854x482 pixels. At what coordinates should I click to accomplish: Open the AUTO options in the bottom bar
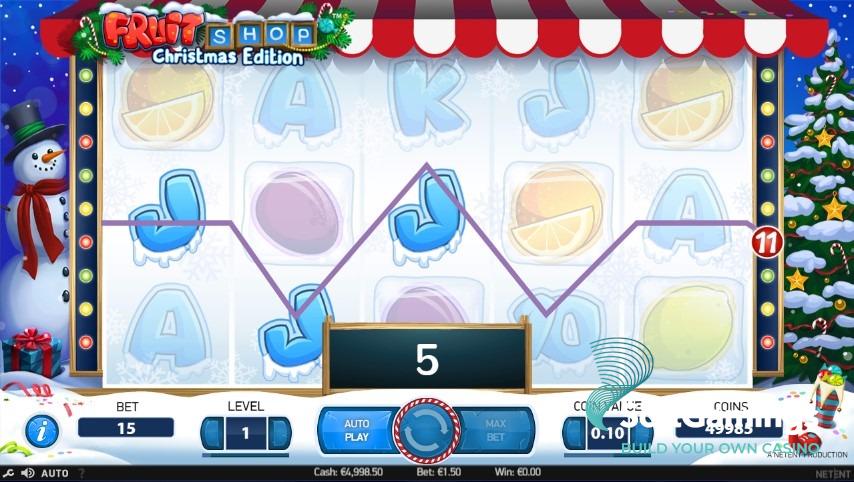tap(54, 473)
